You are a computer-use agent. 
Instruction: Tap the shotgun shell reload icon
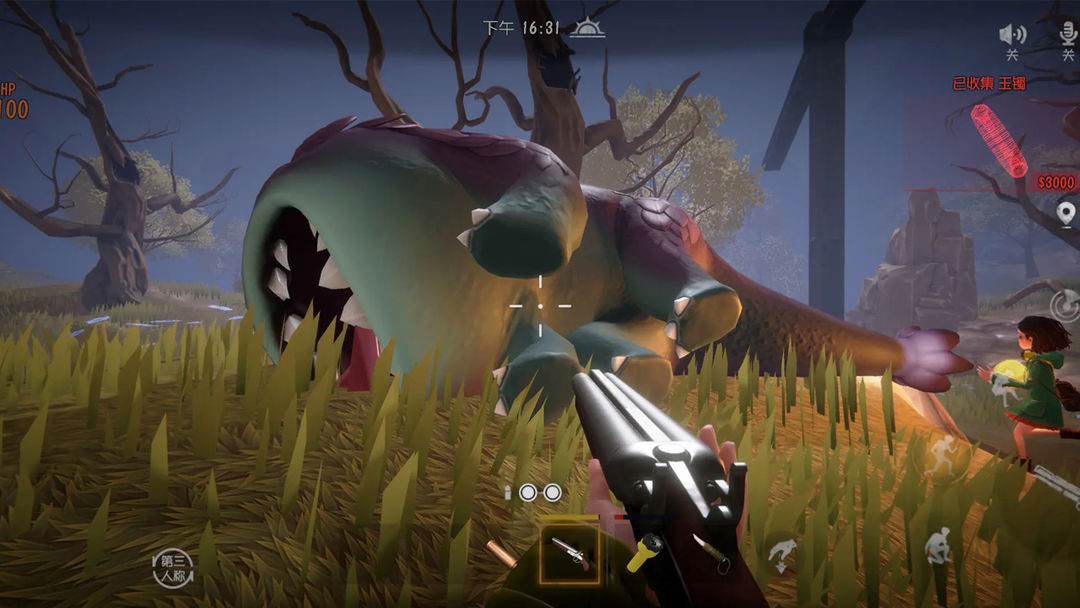[501, 553]
